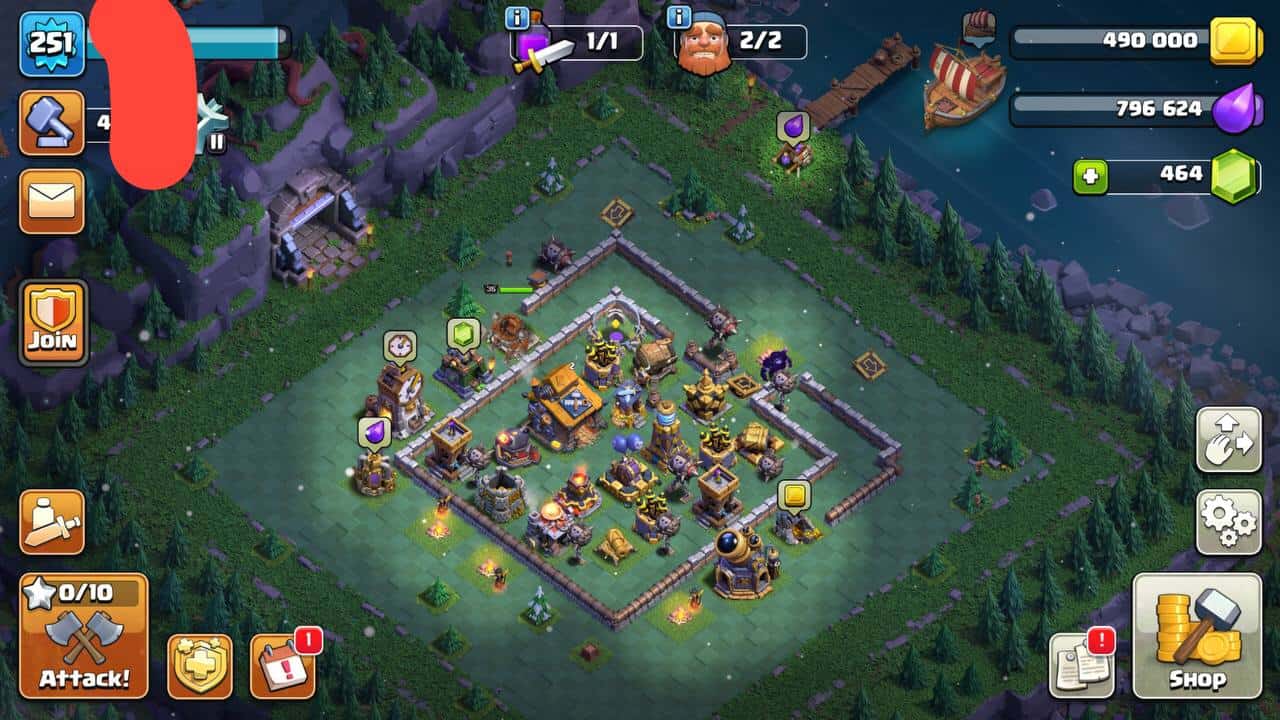Open the gold shield plus button
1280x720 pixels.
click(x=200, y=666)
